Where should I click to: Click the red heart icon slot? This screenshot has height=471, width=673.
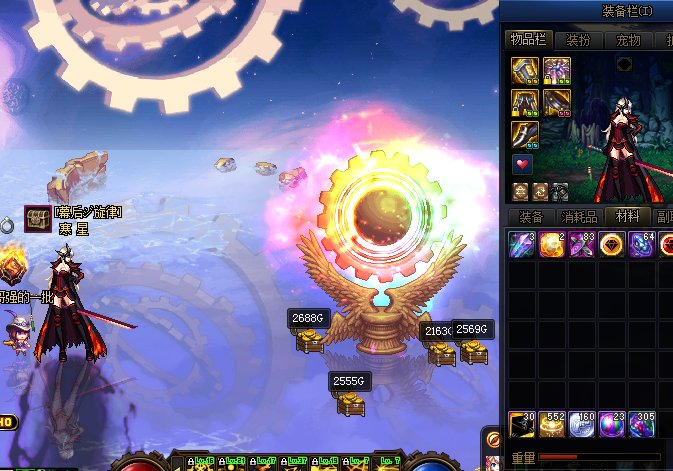coord(523,164)
